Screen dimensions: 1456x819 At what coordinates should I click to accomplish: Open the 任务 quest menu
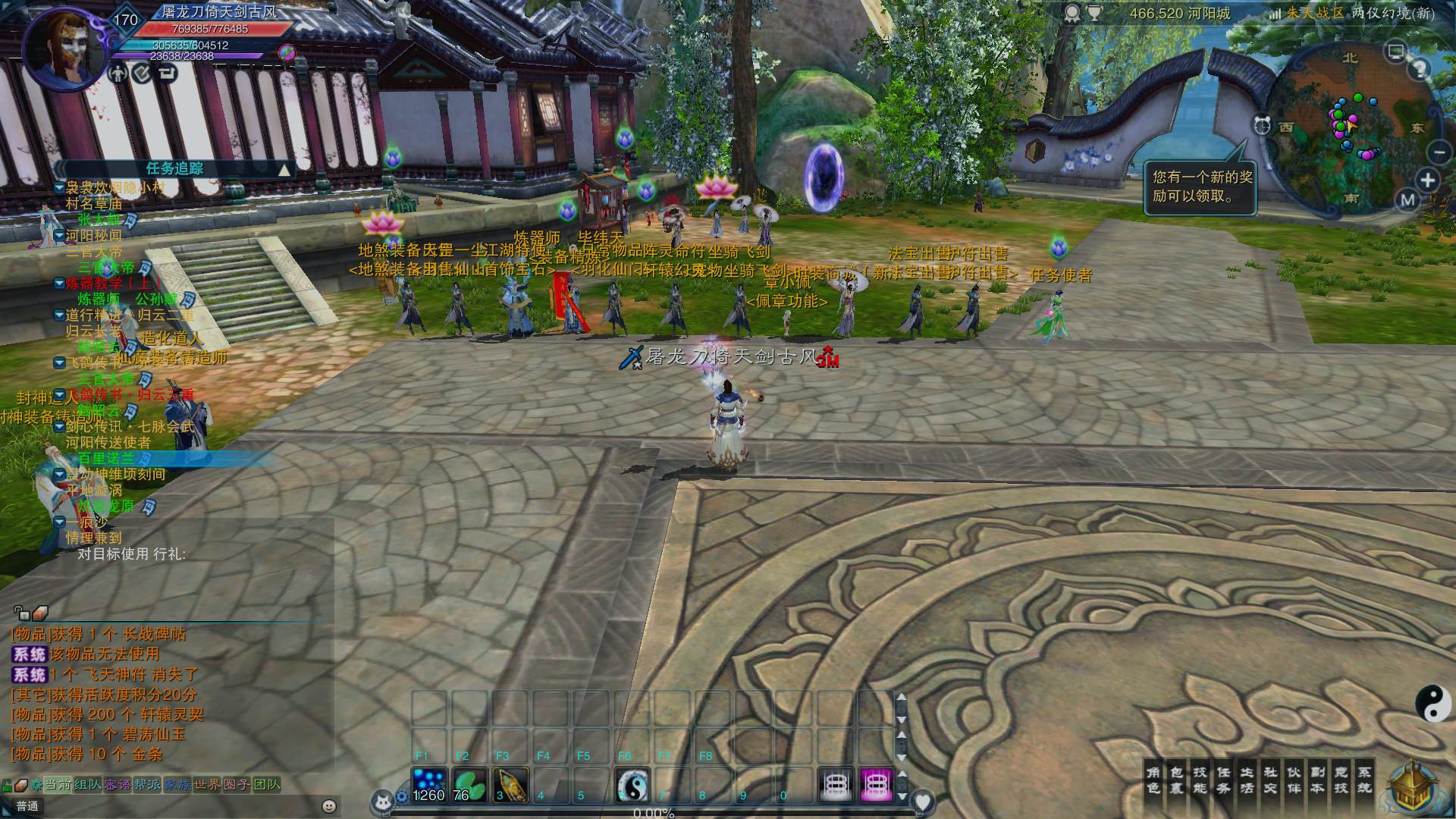1223,780
